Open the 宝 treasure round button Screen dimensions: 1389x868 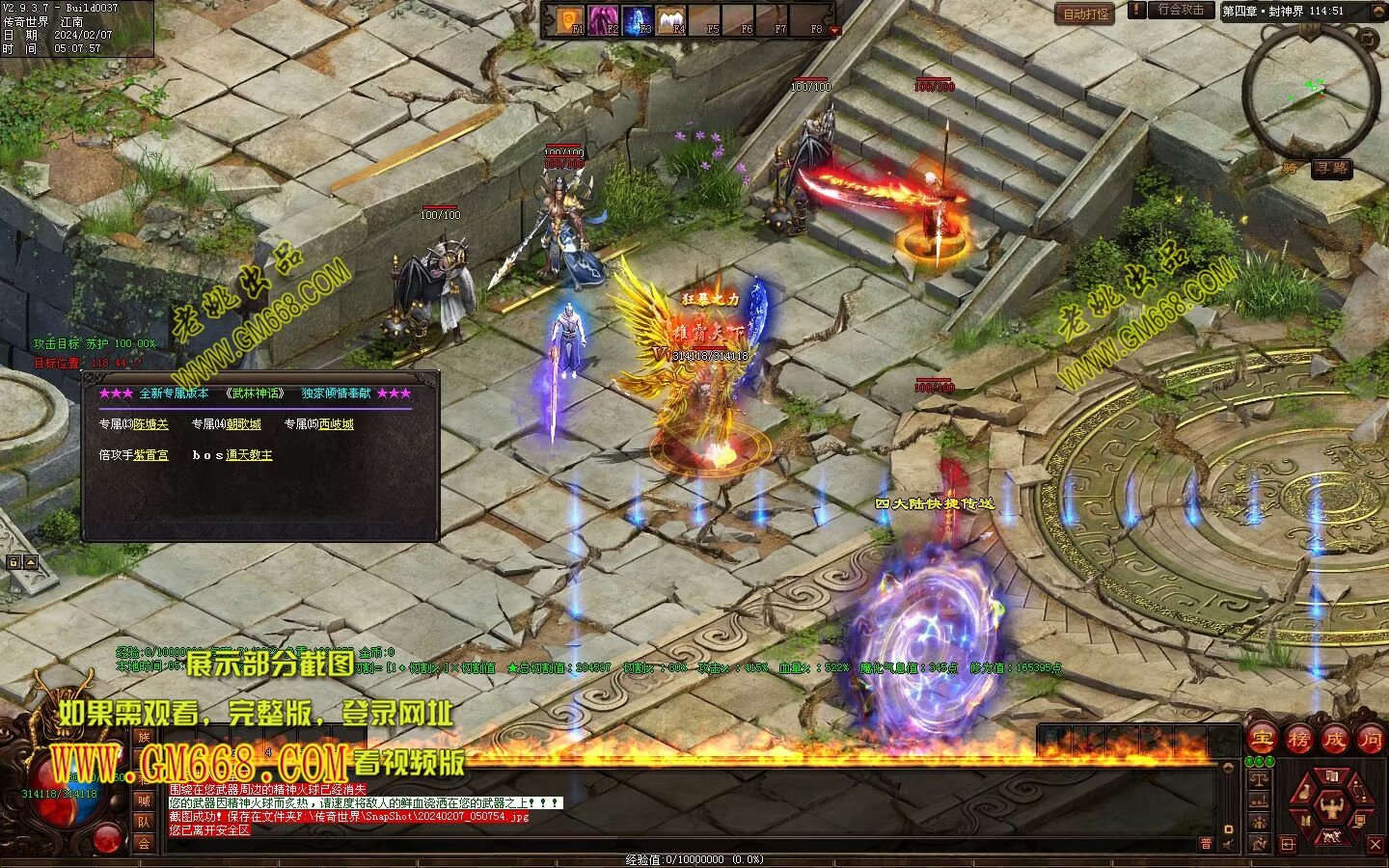click(1262, 740)
